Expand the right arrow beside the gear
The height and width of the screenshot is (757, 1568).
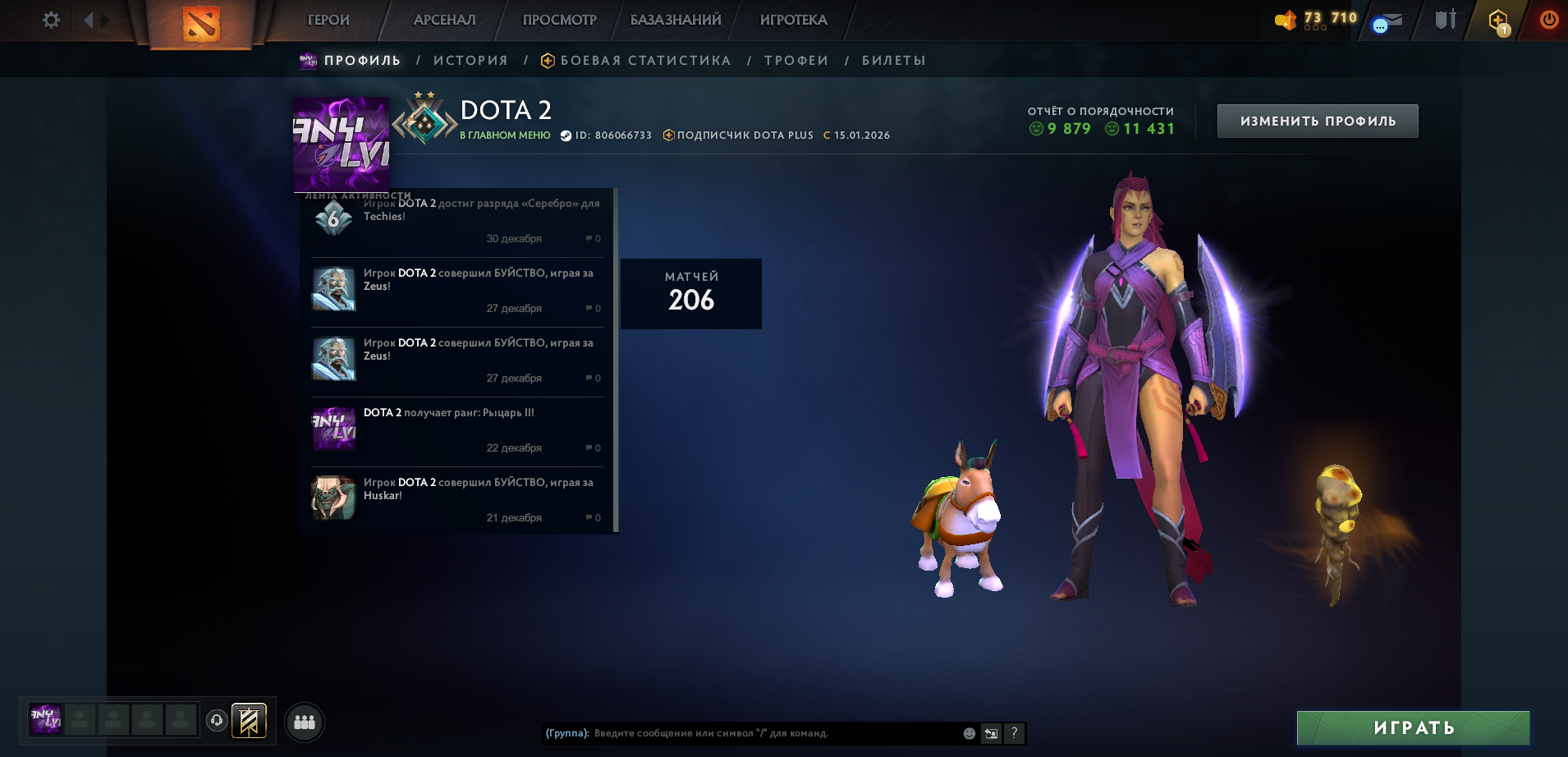(x=105, y=21)
